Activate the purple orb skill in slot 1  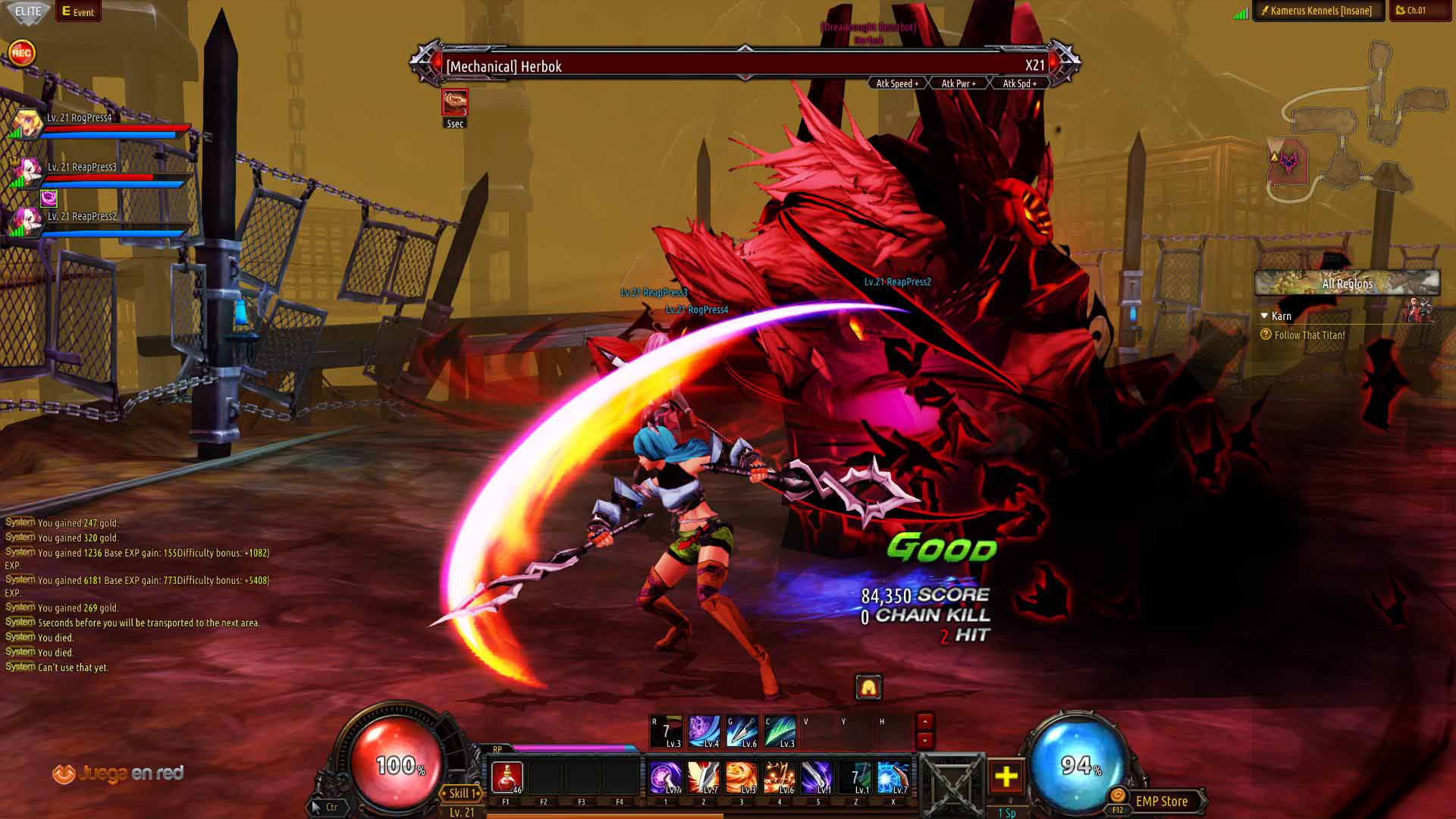tap(665, 778)
